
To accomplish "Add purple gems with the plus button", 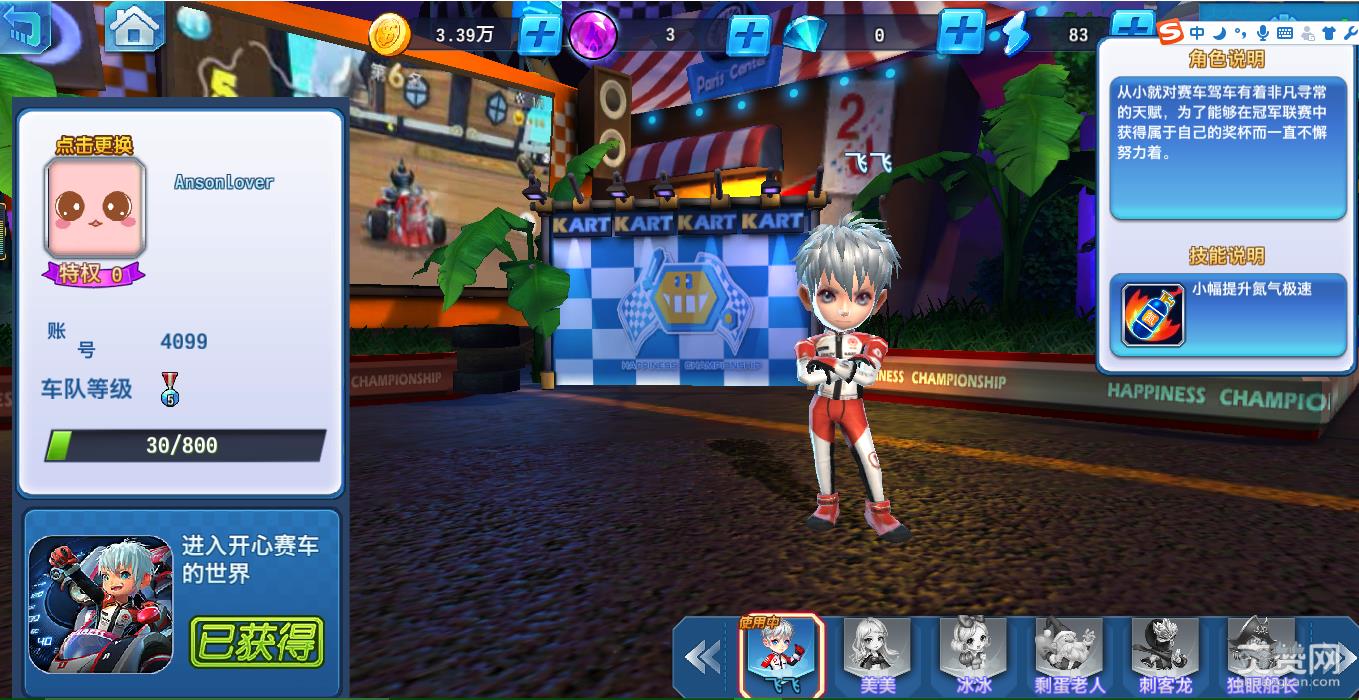I will click(x=747, y=36).
